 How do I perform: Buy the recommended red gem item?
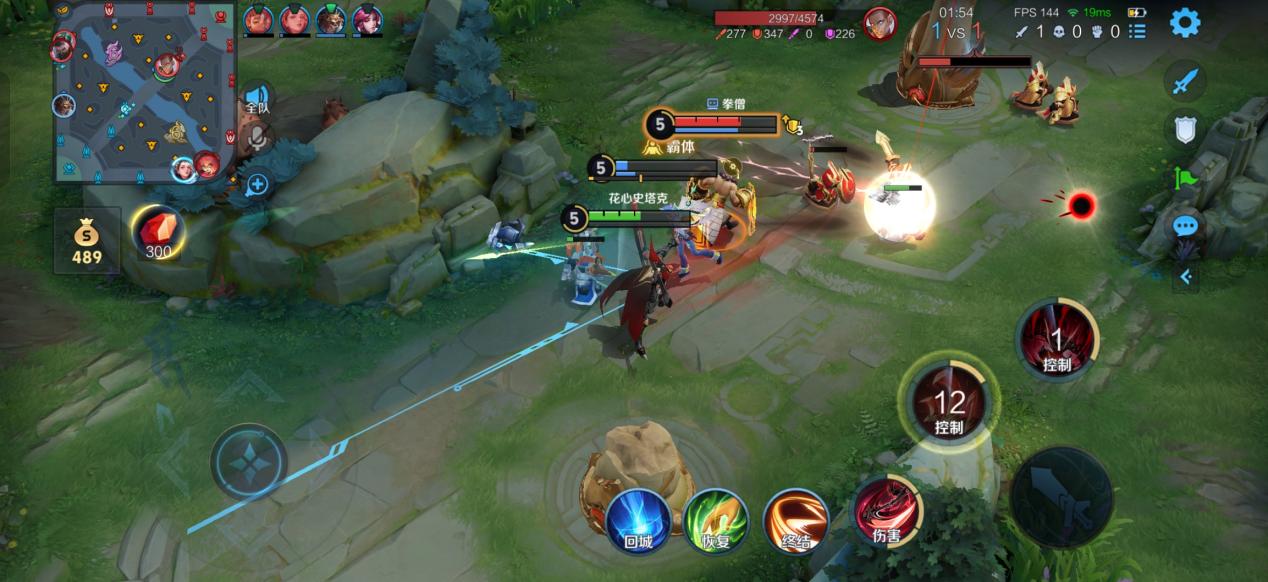pos(158,235)
